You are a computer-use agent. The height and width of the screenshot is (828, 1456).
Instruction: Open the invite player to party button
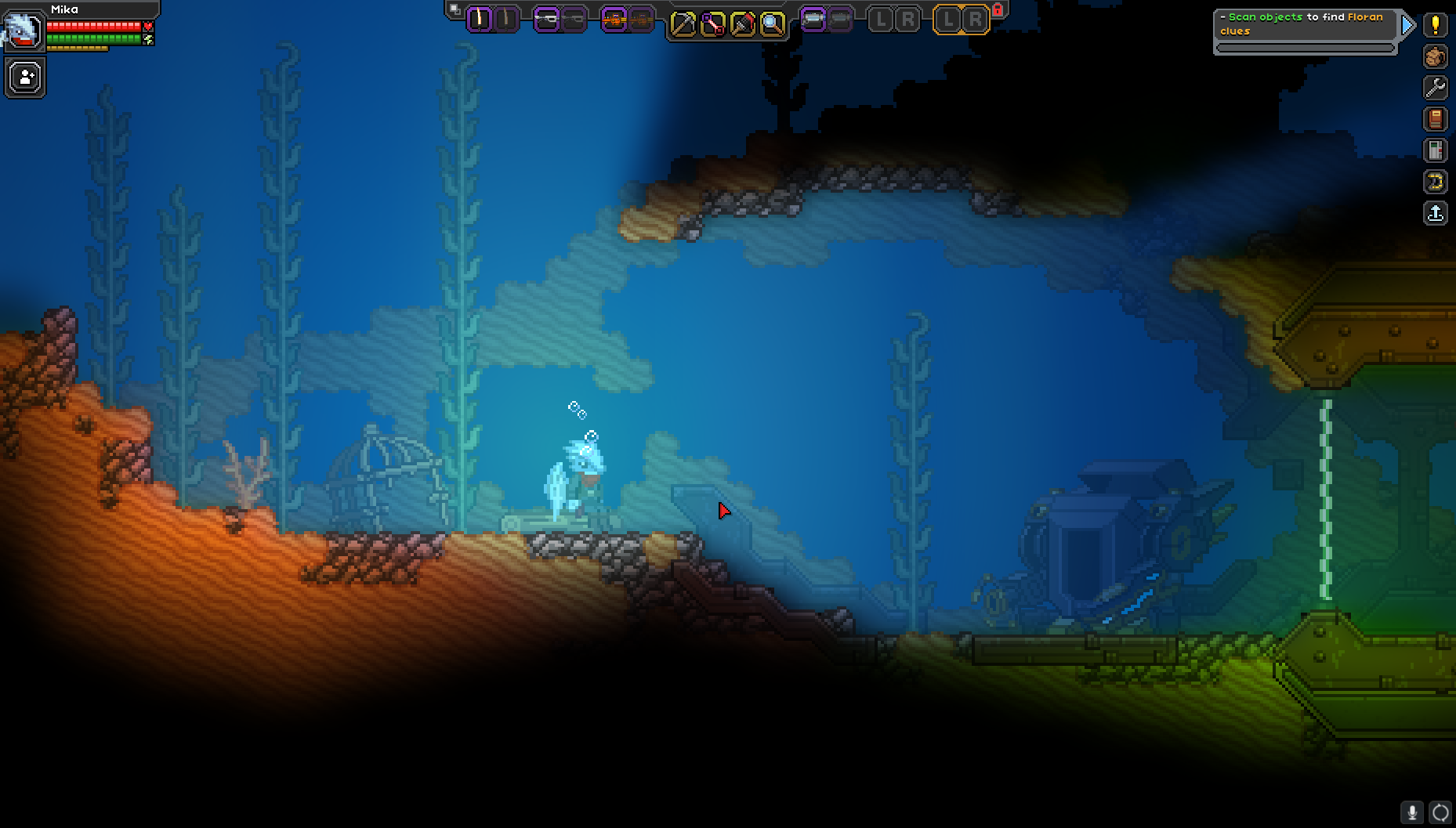coord(25,78)
